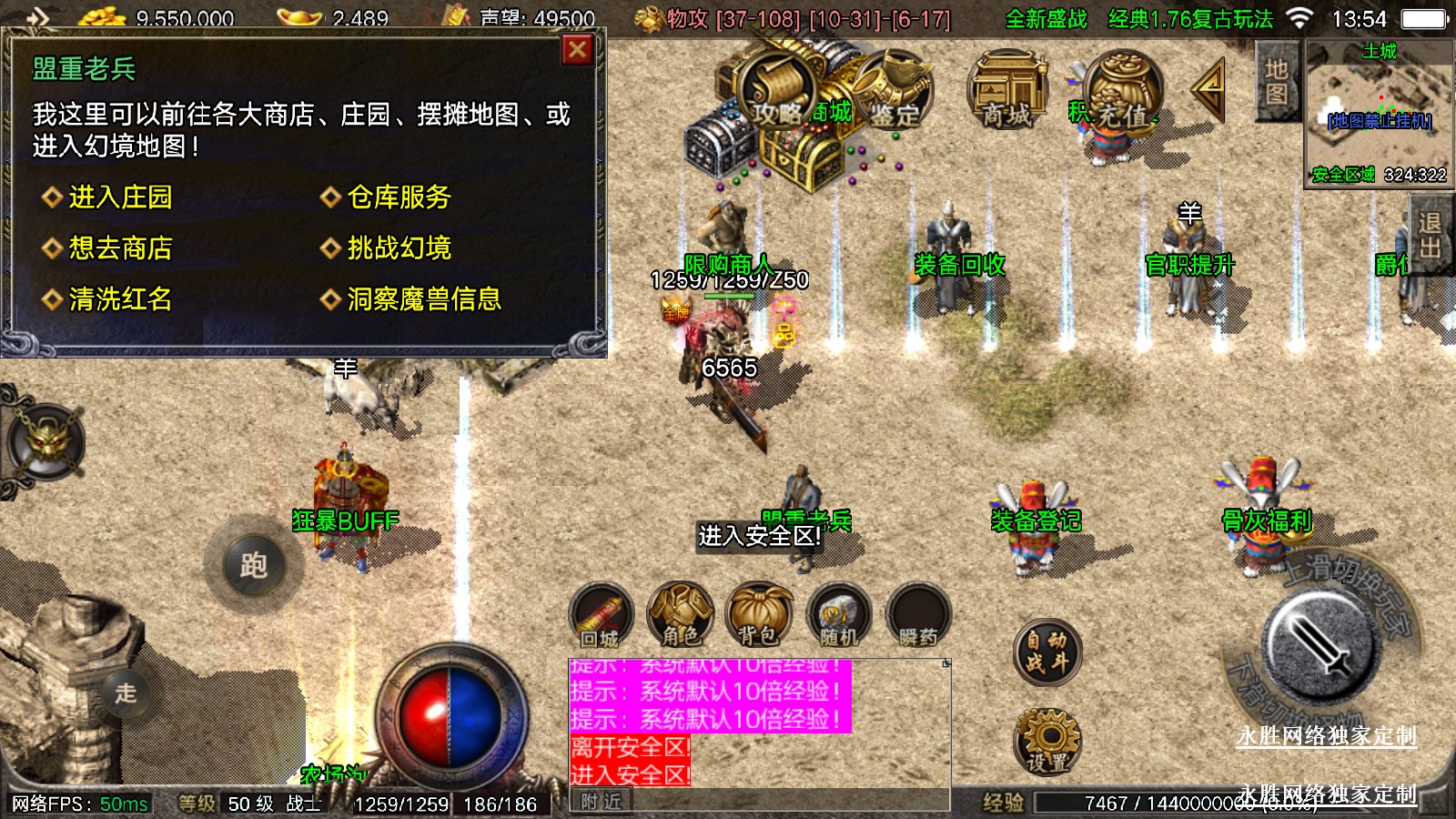This screenshot has height=819, width=1456.
Task: Choose 清洗红名 in the dialogue
Action: click(x=120, y=299)
